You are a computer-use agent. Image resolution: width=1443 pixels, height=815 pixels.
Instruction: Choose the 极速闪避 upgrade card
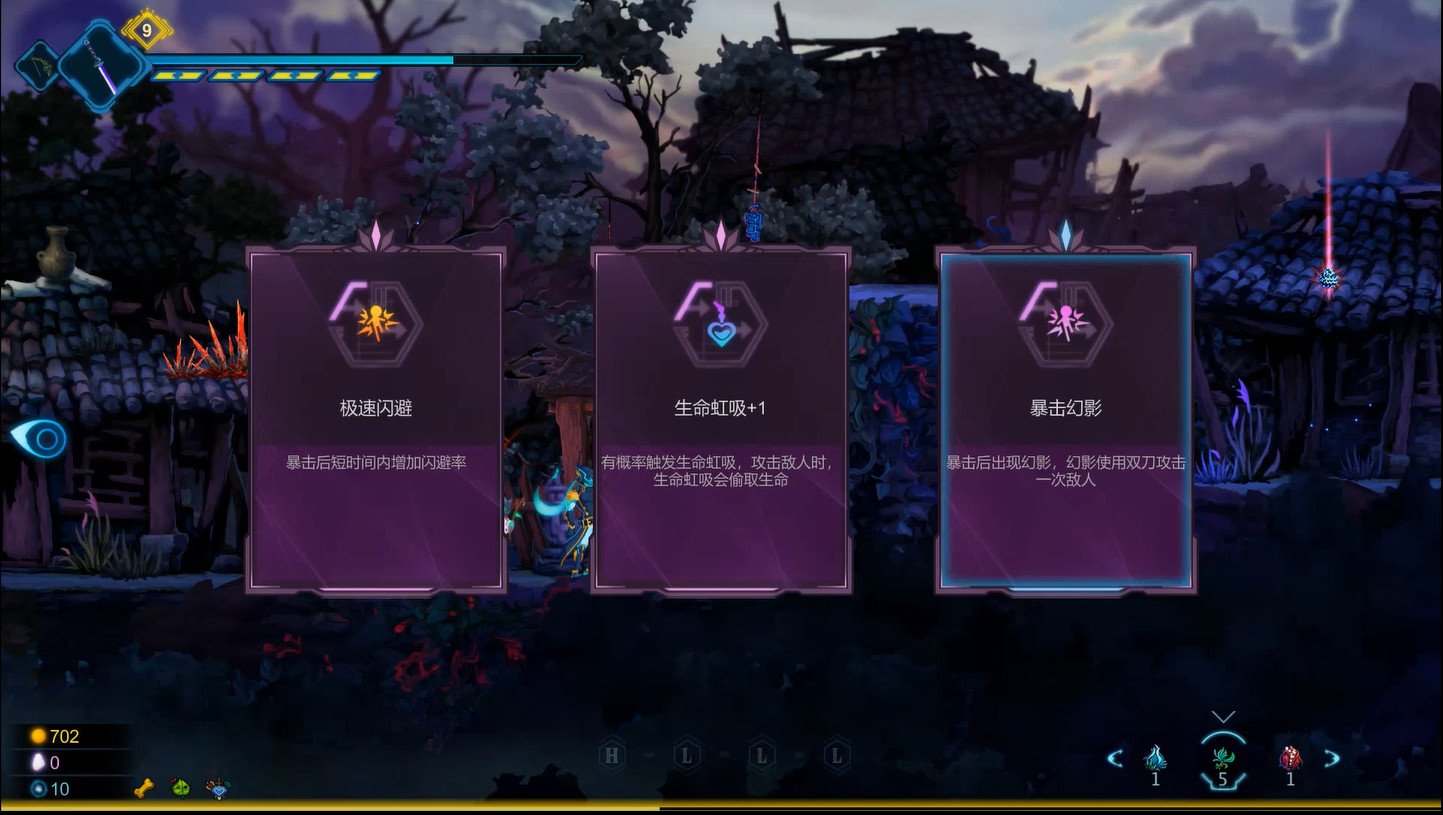click(375, 420)
